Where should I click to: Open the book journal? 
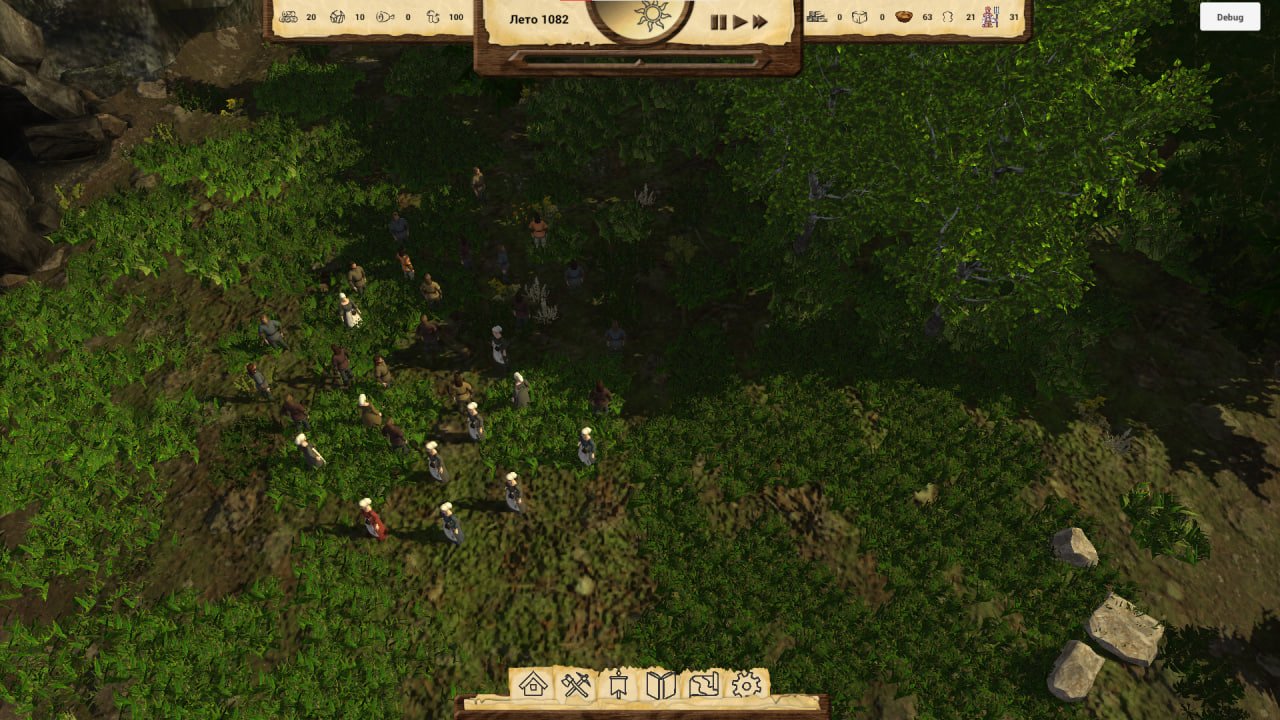click(x=661, y=685)
